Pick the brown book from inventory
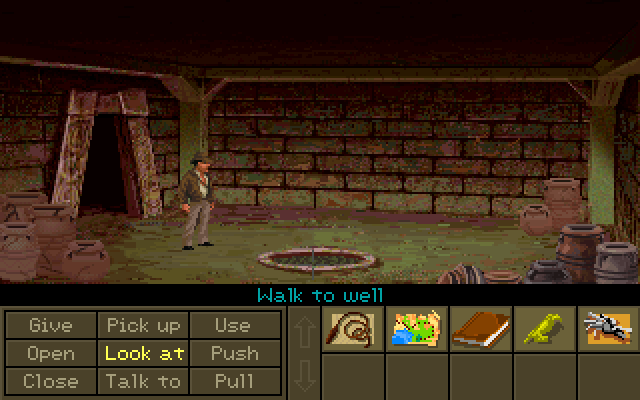 click(481, 329)
